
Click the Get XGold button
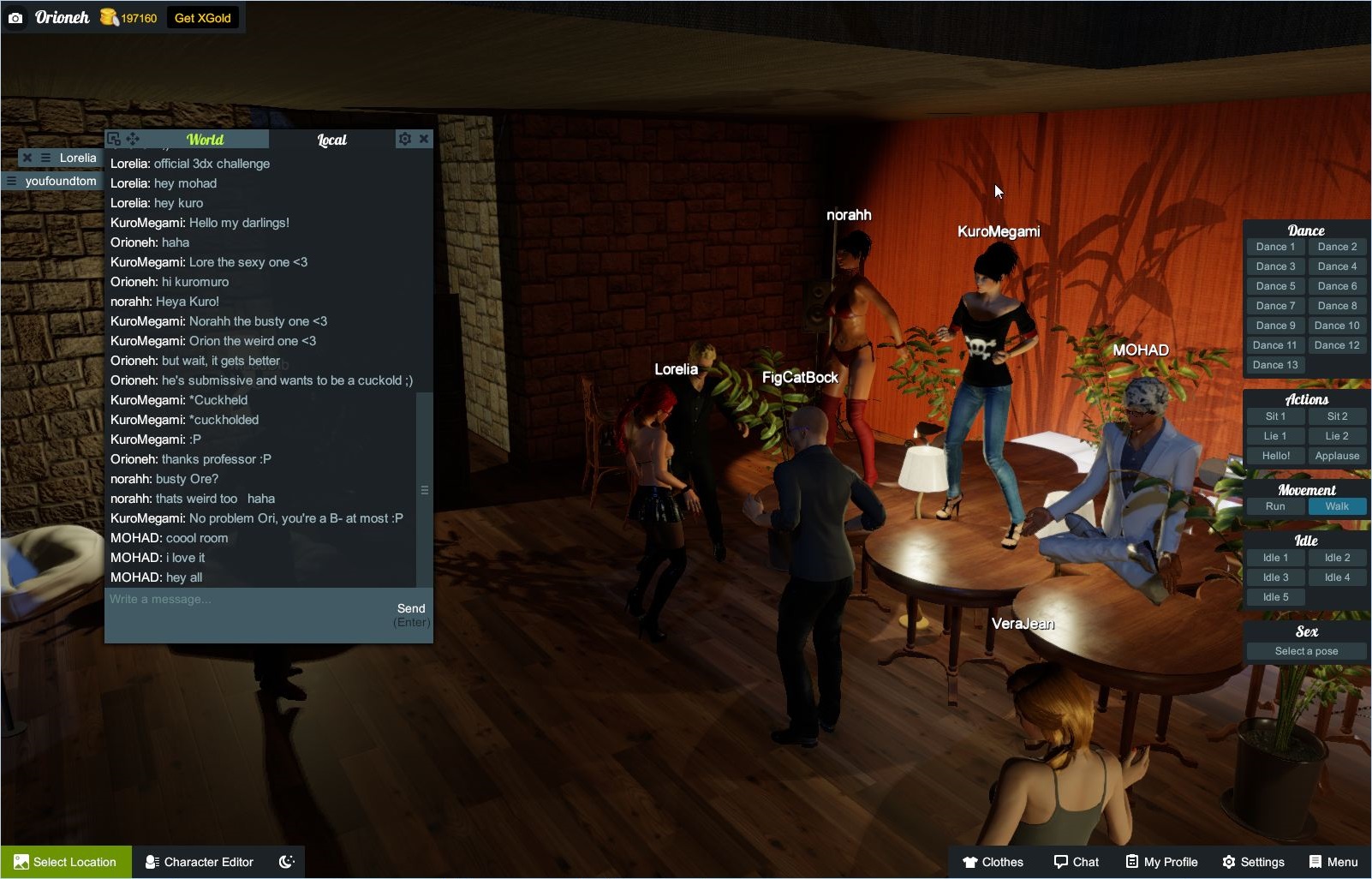(x=203, y=16)
